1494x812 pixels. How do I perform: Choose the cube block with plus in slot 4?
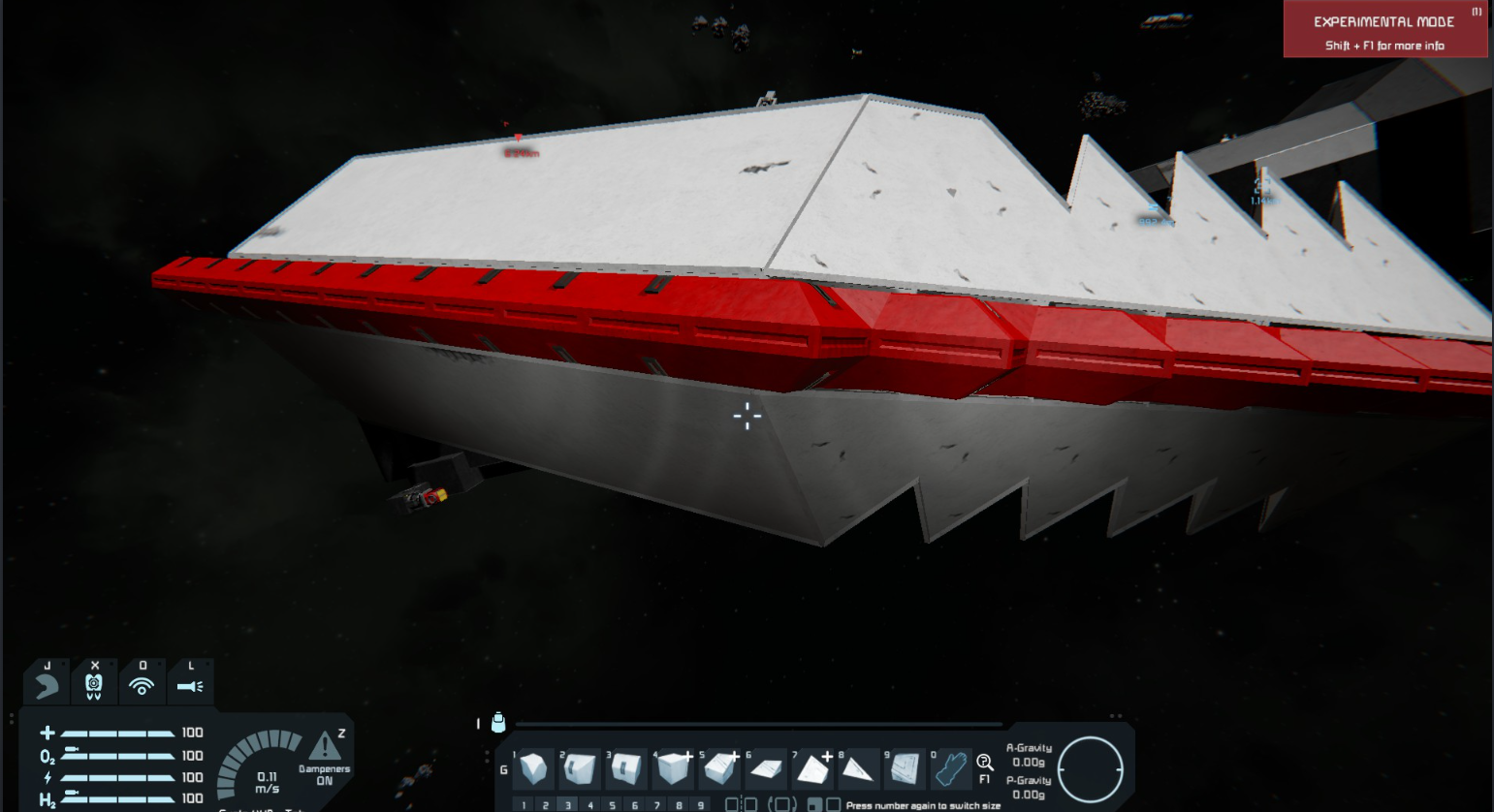pos(673,769)
